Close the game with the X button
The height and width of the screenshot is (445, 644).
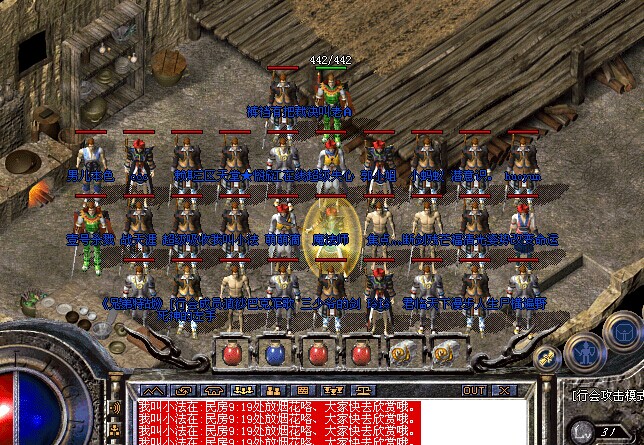501,390
